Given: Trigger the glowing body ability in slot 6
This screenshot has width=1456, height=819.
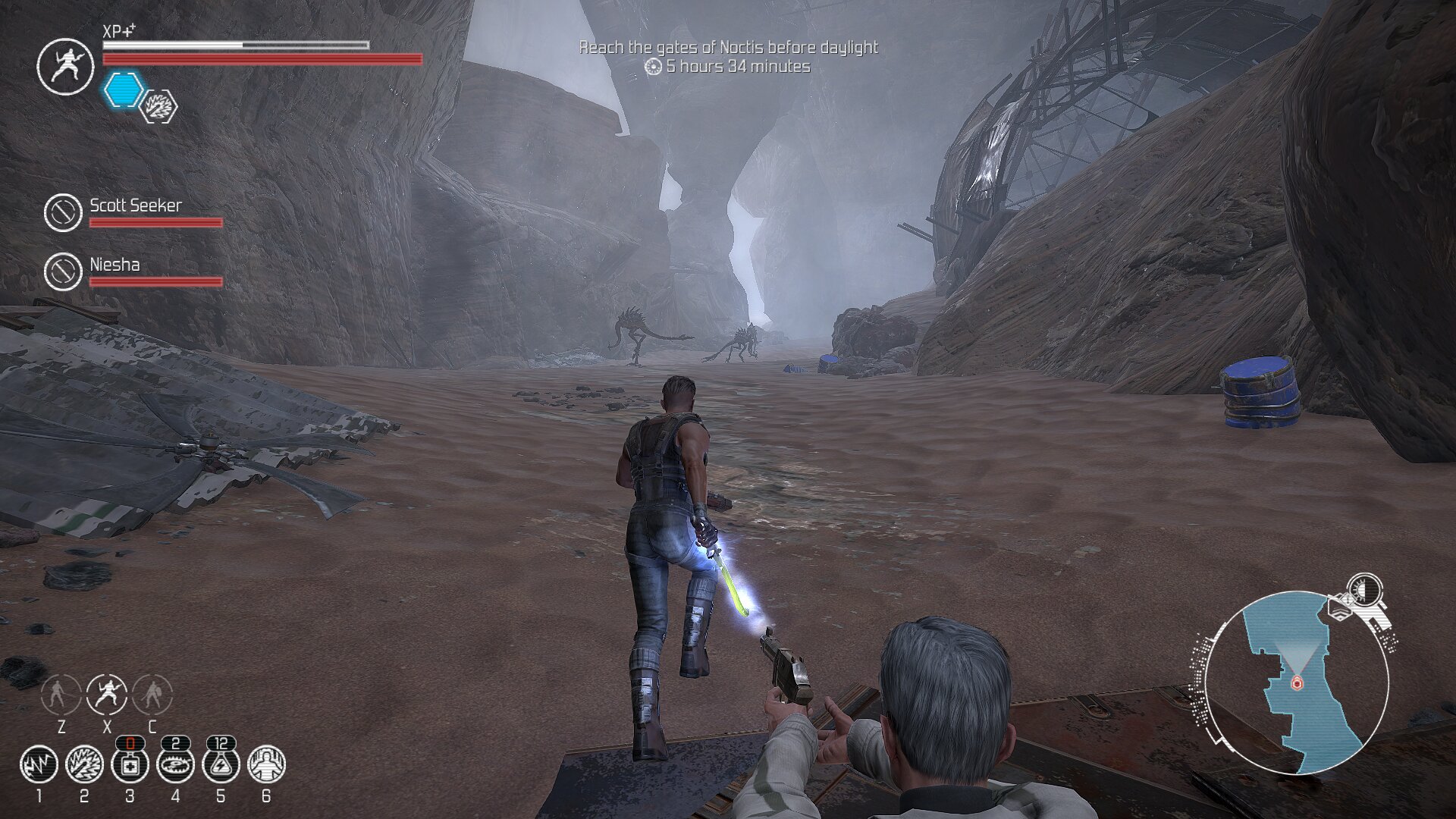Looking at the screenshot, I should [266, 764].
